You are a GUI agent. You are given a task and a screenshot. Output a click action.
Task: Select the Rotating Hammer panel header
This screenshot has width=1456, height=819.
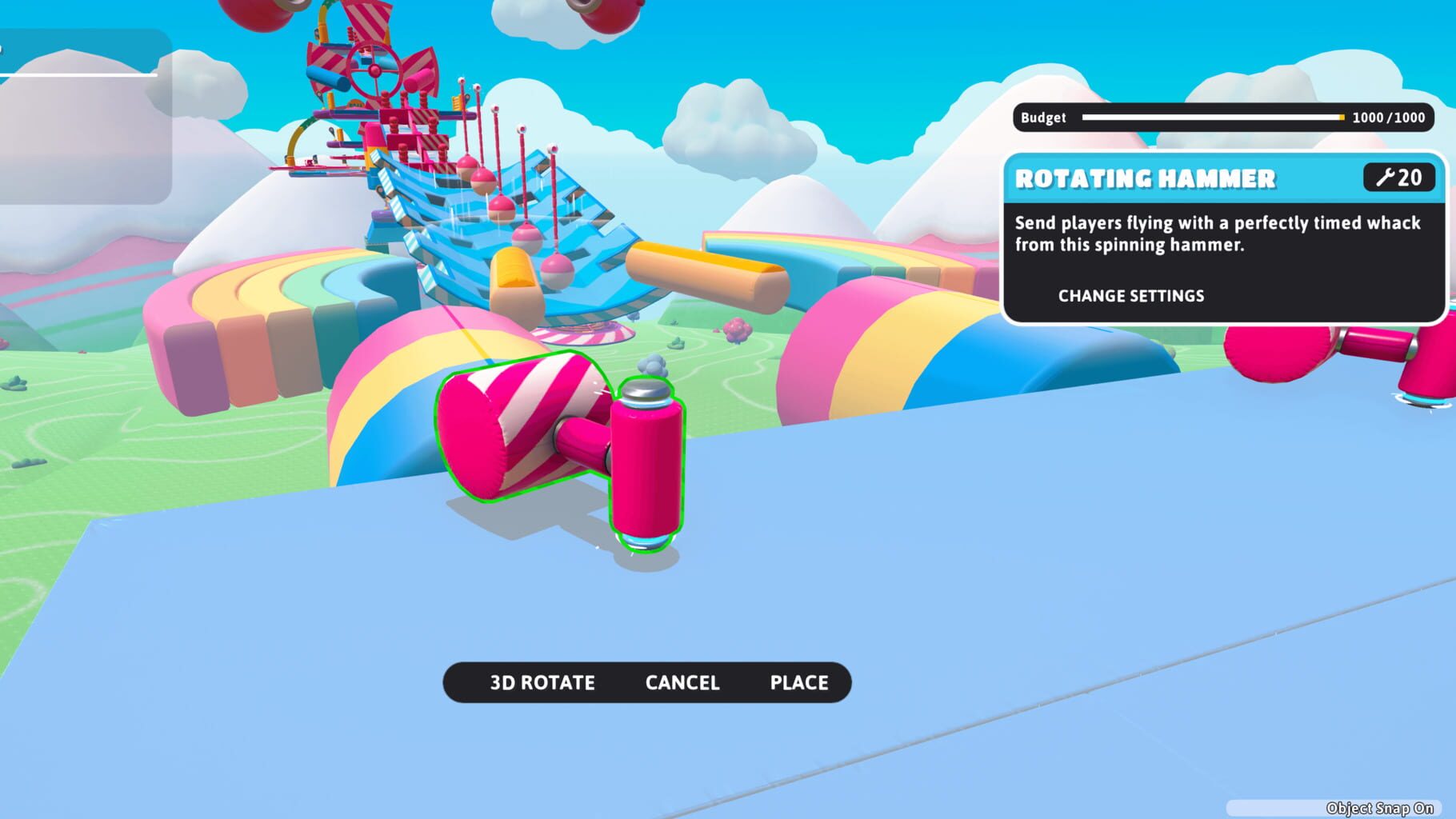pos(1144,179)
